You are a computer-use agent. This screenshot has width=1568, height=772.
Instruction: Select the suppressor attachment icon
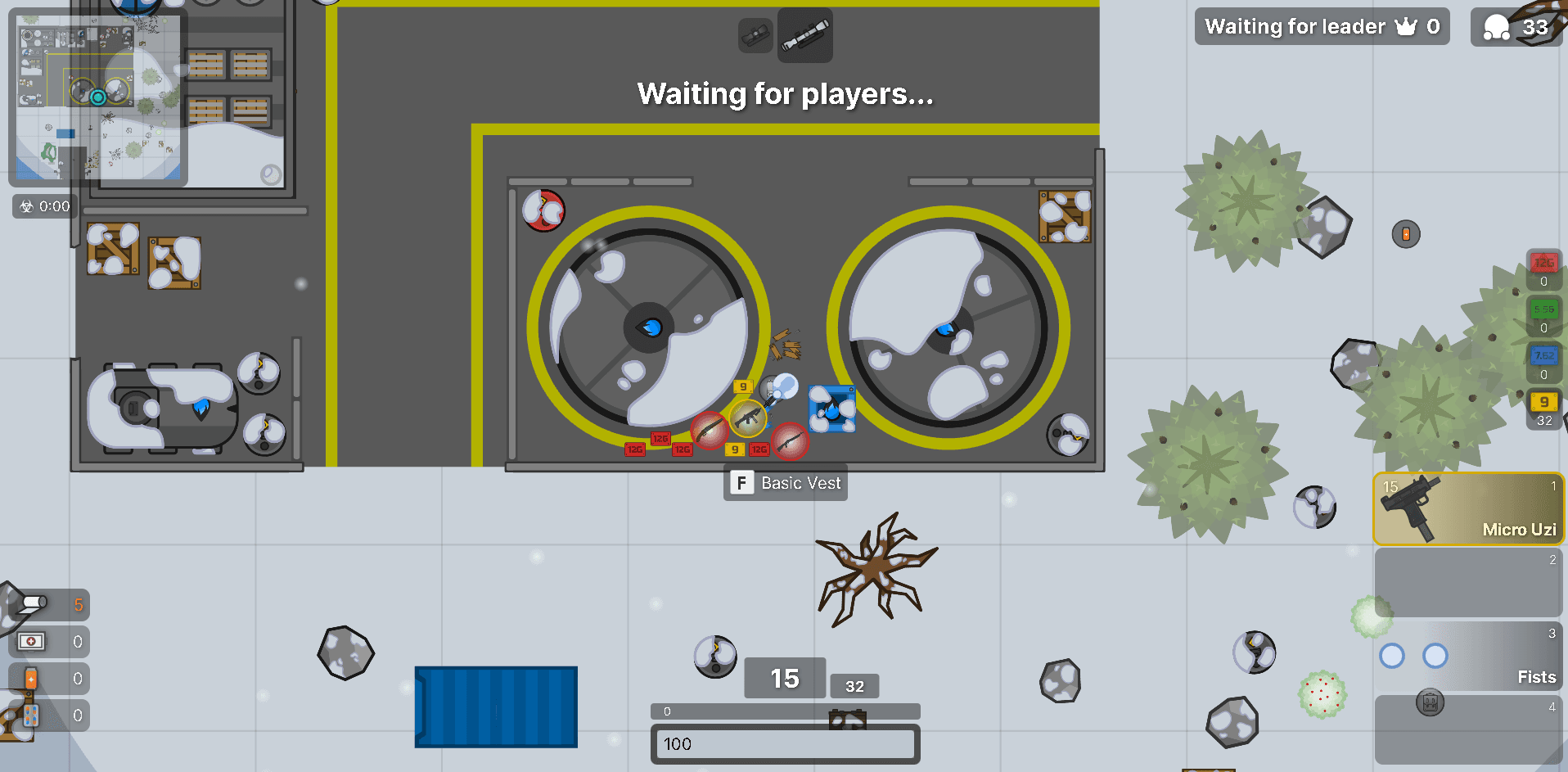click(x=754, y=35)
